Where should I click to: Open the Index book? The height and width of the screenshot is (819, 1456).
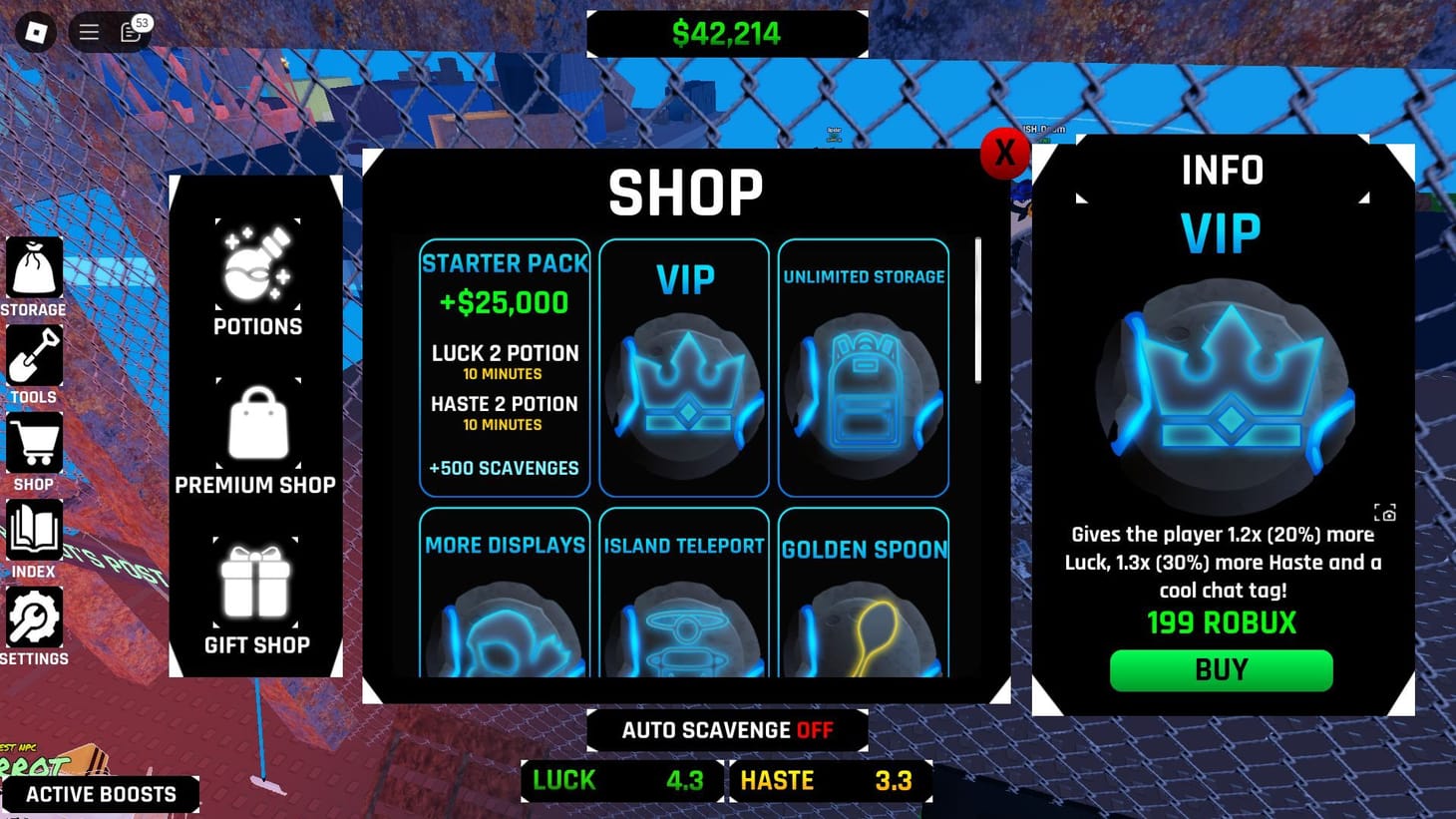(x=35, y=529)
